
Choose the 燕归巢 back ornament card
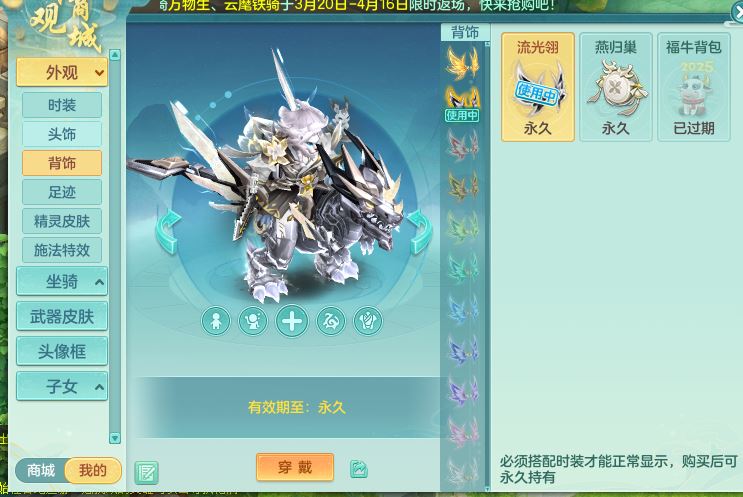click(x=616, y=87)
